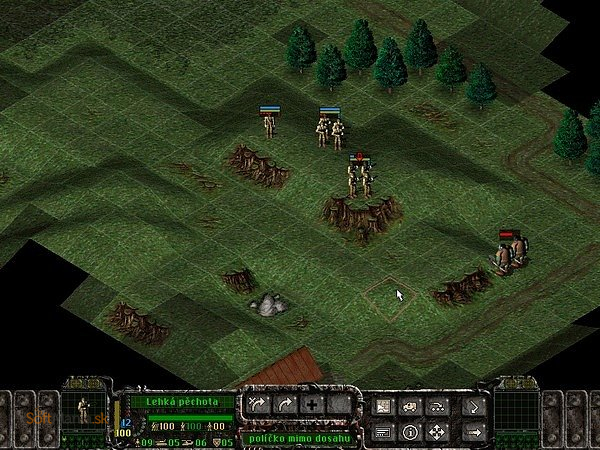This screenshot has height=450, width=600.
Task: Click the crossed arrows action button
Action: click(258, 405)
